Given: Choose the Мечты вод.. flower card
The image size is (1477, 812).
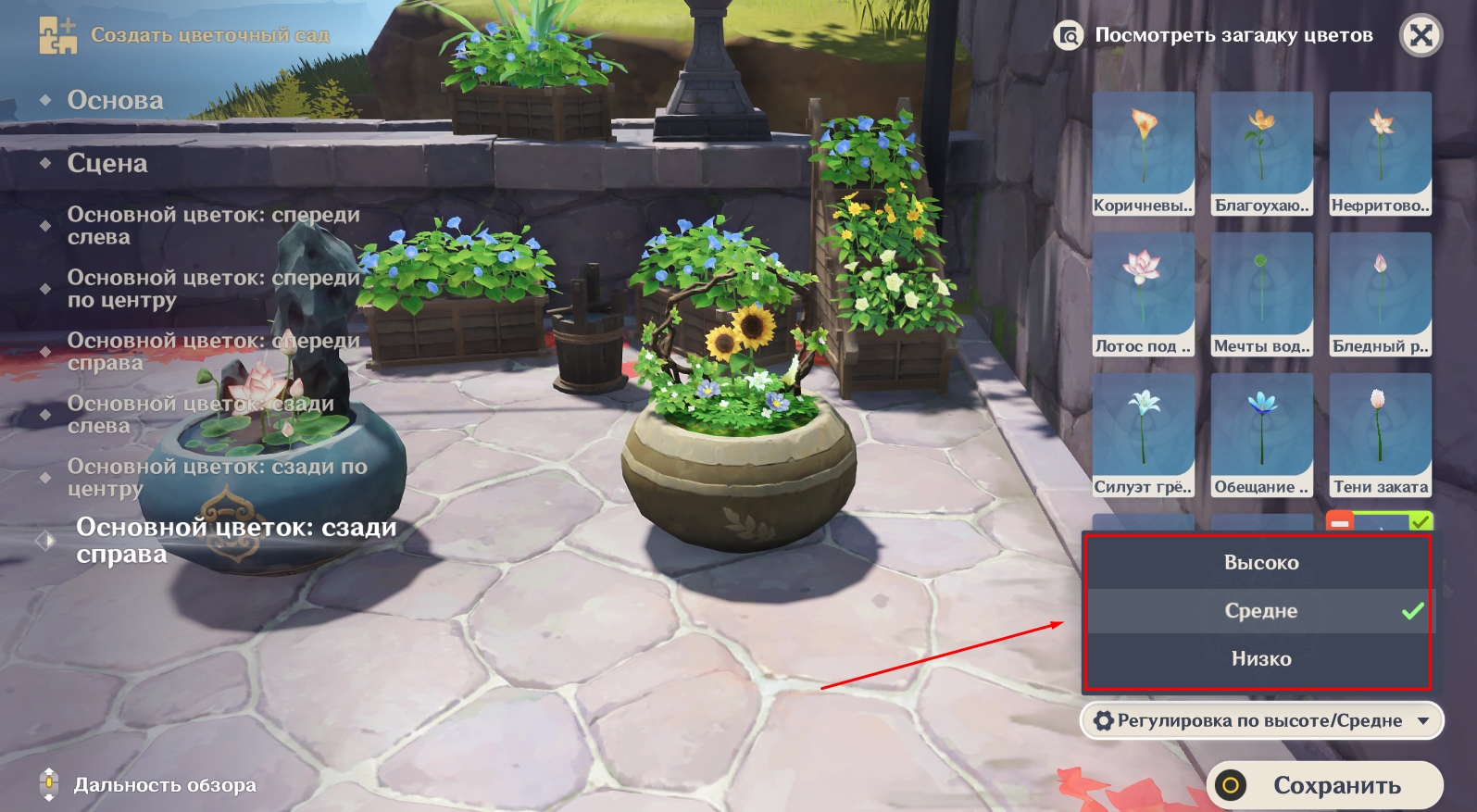Looking at the screenshot, I should pos(1261,294).
